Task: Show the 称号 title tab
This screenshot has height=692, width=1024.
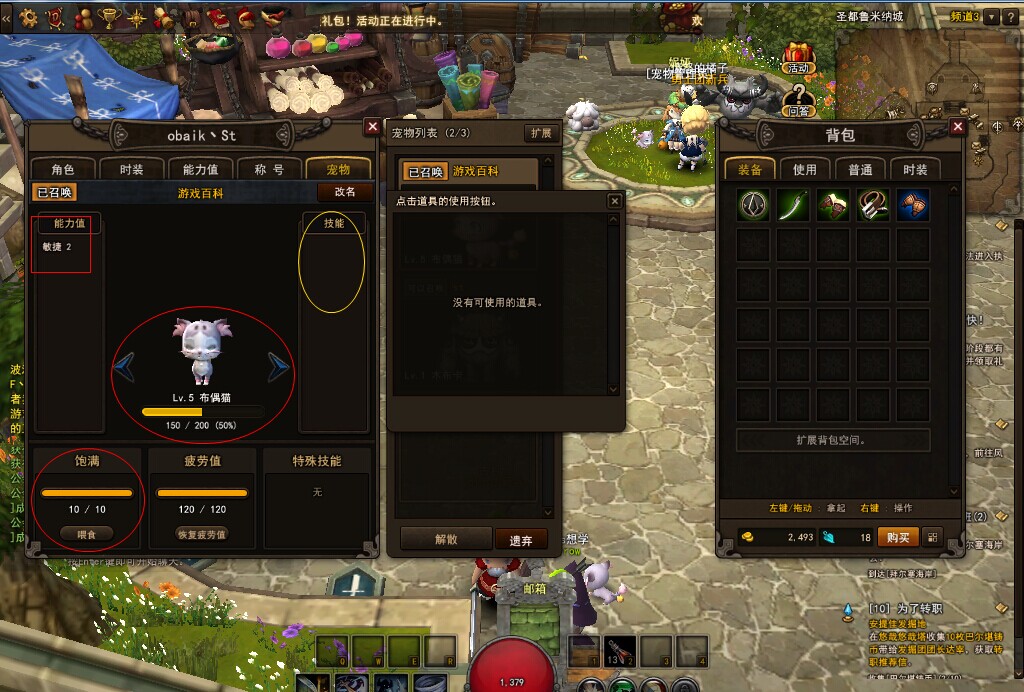Action: [x=269, y=170]
